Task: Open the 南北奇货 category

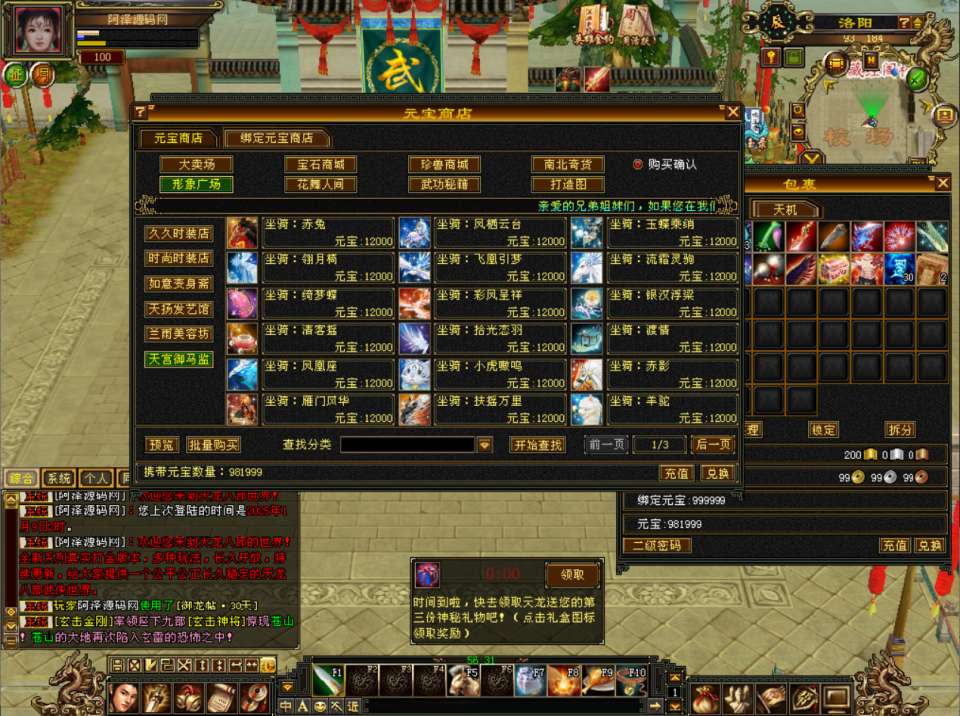Action: [x=567, y=164]
